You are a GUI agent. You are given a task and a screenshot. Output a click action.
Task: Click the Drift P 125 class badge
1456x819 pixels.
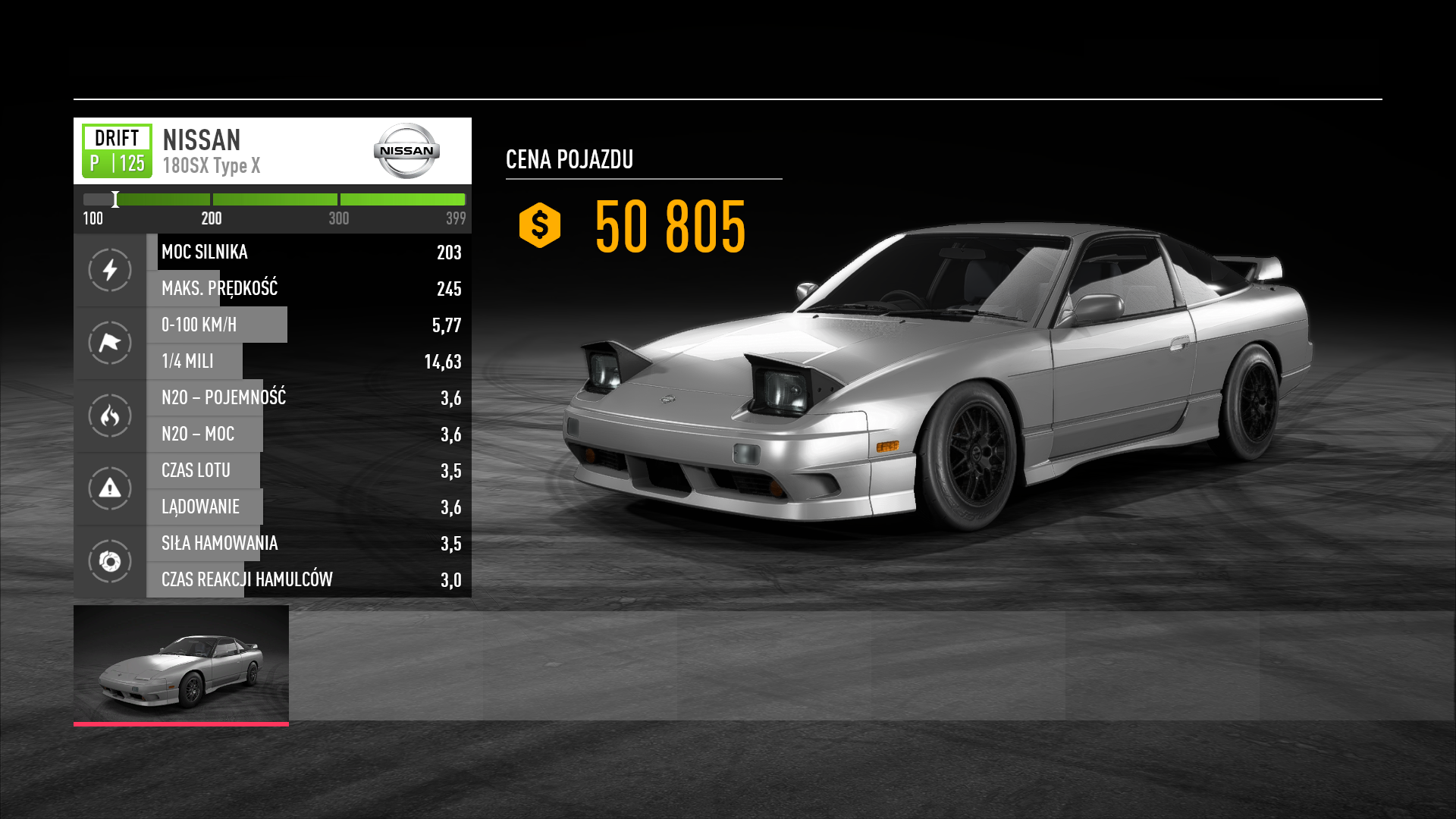point(117,151)
